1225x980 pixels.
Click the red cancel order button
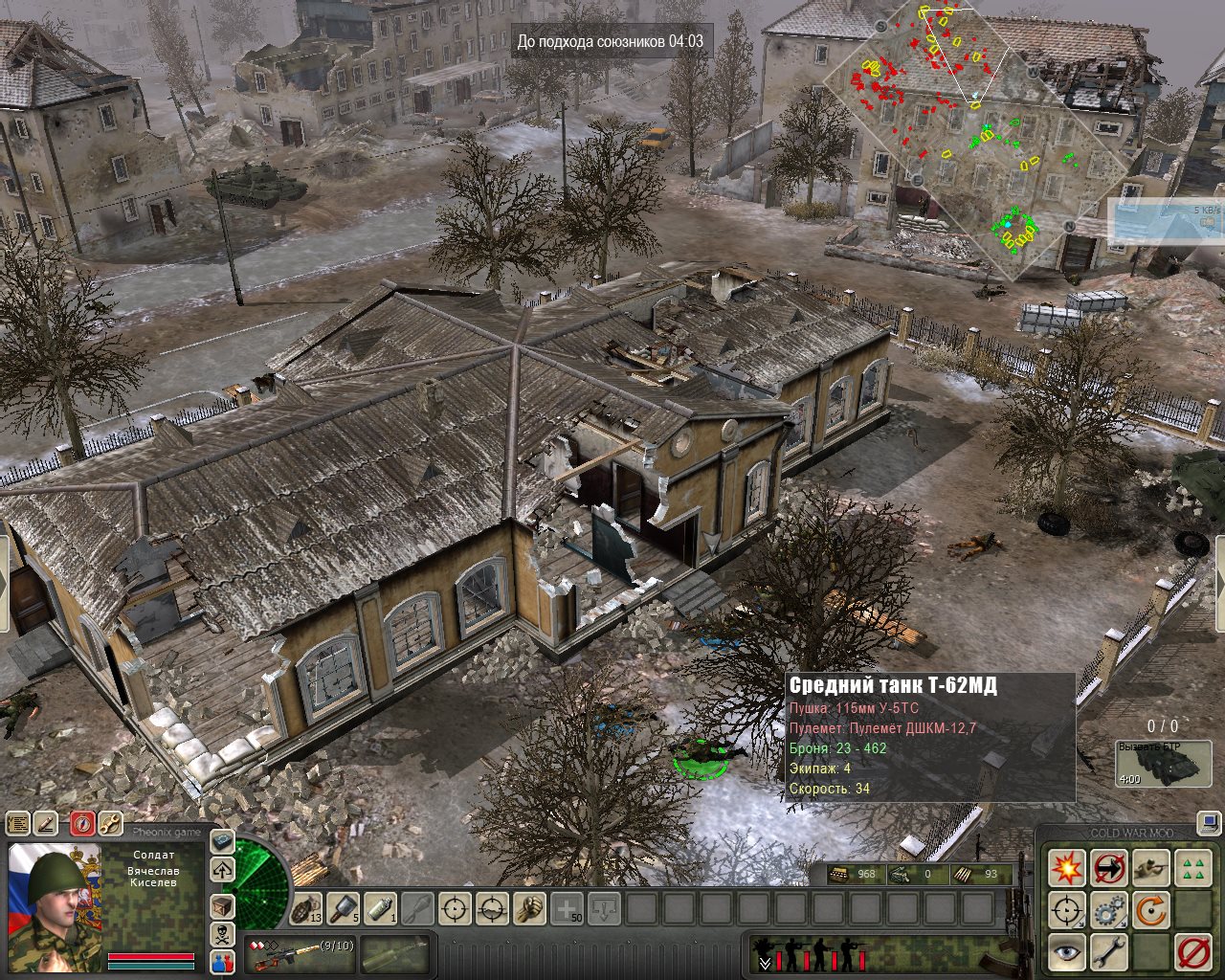coord(1192,952)
